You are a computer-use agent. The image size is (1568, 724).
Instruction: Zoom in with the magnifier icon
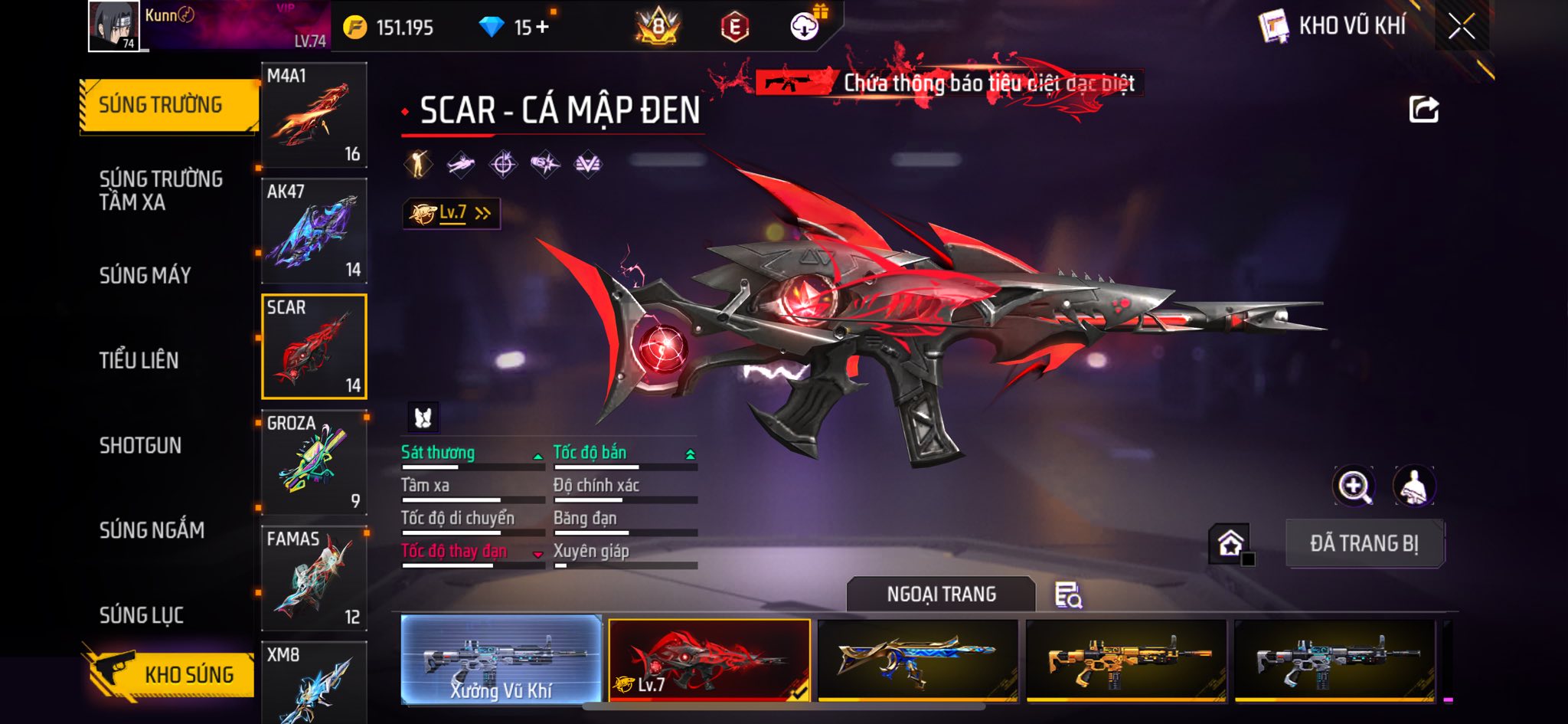(1354, 486)
